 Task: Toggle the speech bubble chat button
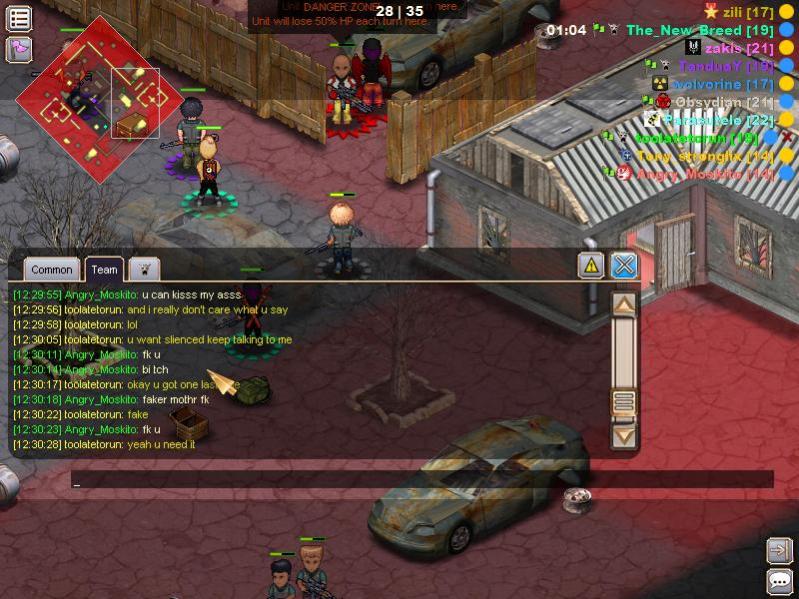coord(779,582)
